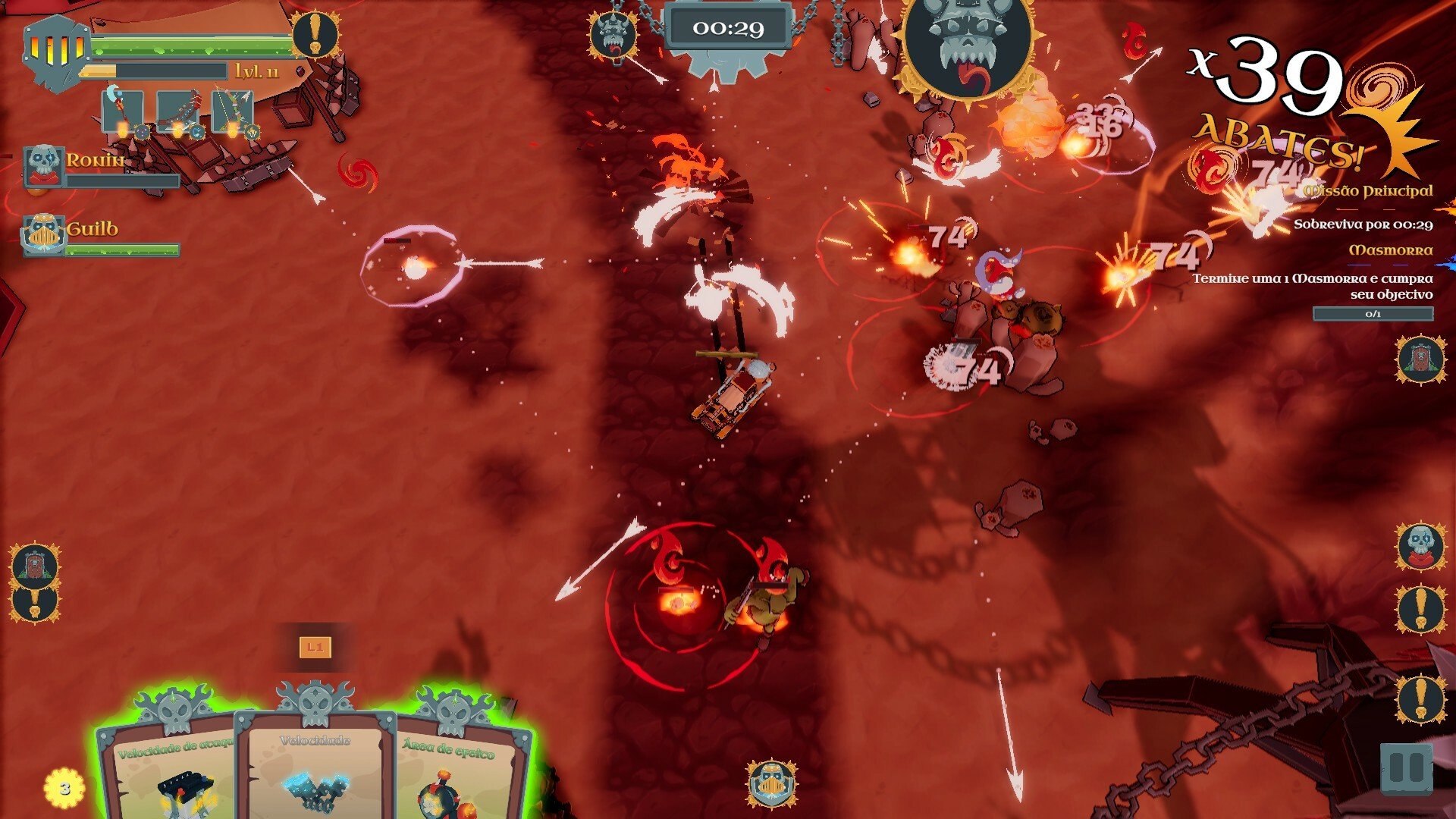Open the Missão Principal objective tracker

click(1367, 191)
